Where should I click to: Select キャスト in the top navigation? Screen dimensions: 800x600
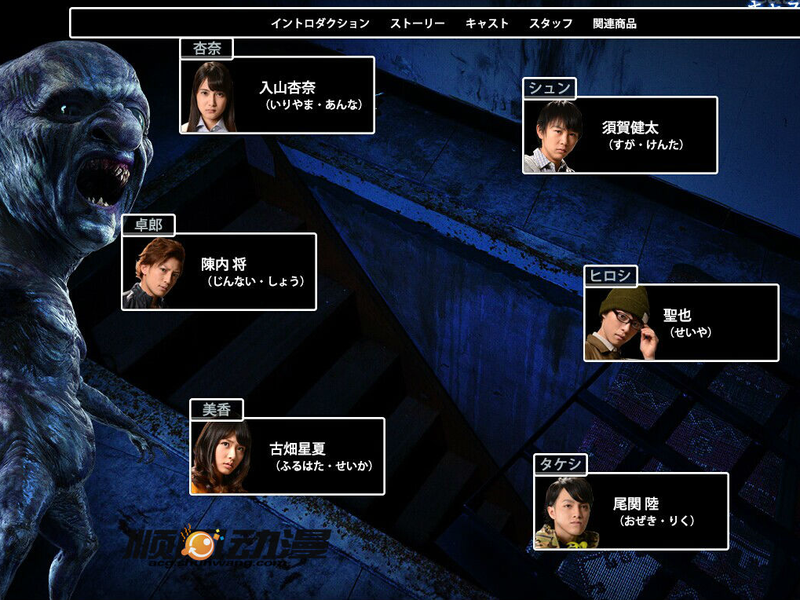tap(487, 23)
